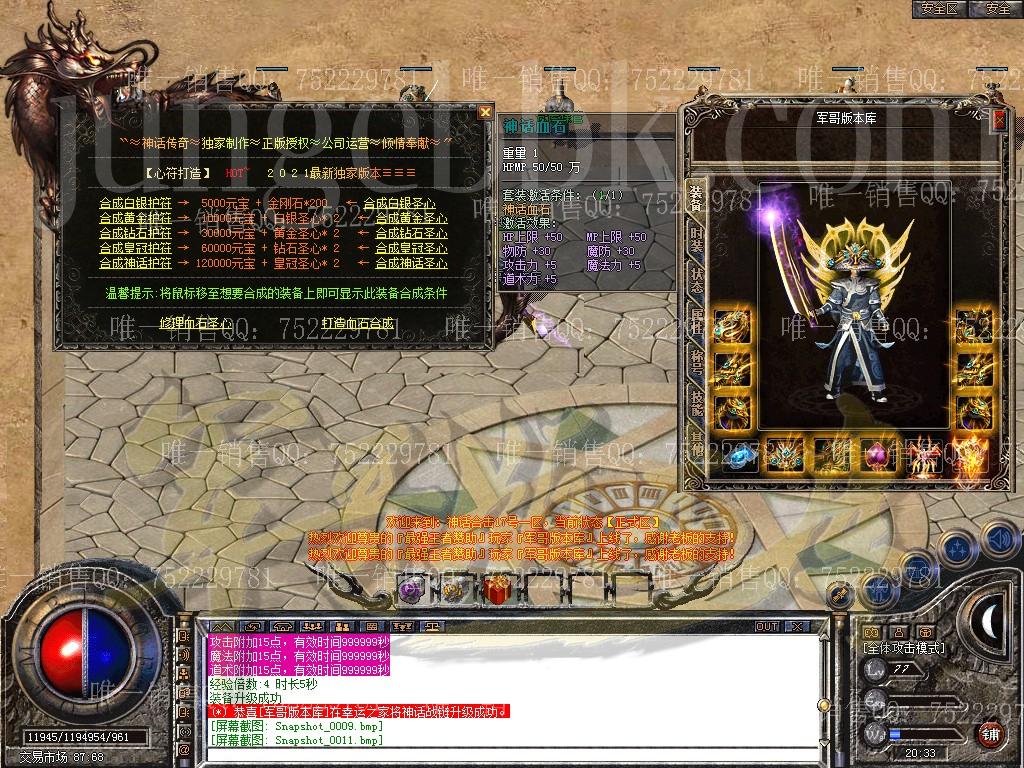Close the 心符打造 crafting dialog
The image size is (1024, 768).
[485, 112]
